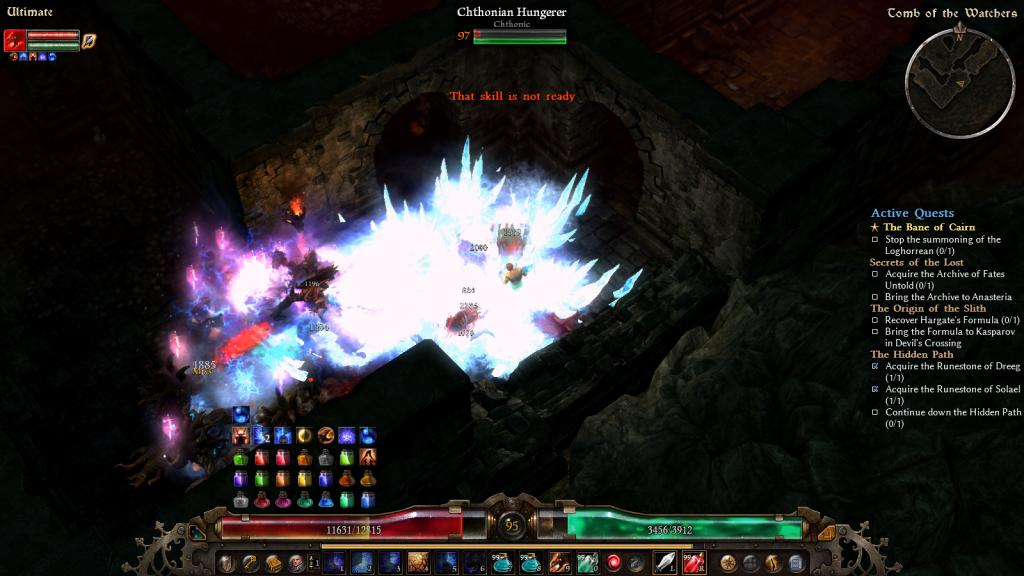The height and width of the screenshot is (576, 1024).
Task: Activate the orange cracked-earth quickbar skill
Action: (418, 563)
